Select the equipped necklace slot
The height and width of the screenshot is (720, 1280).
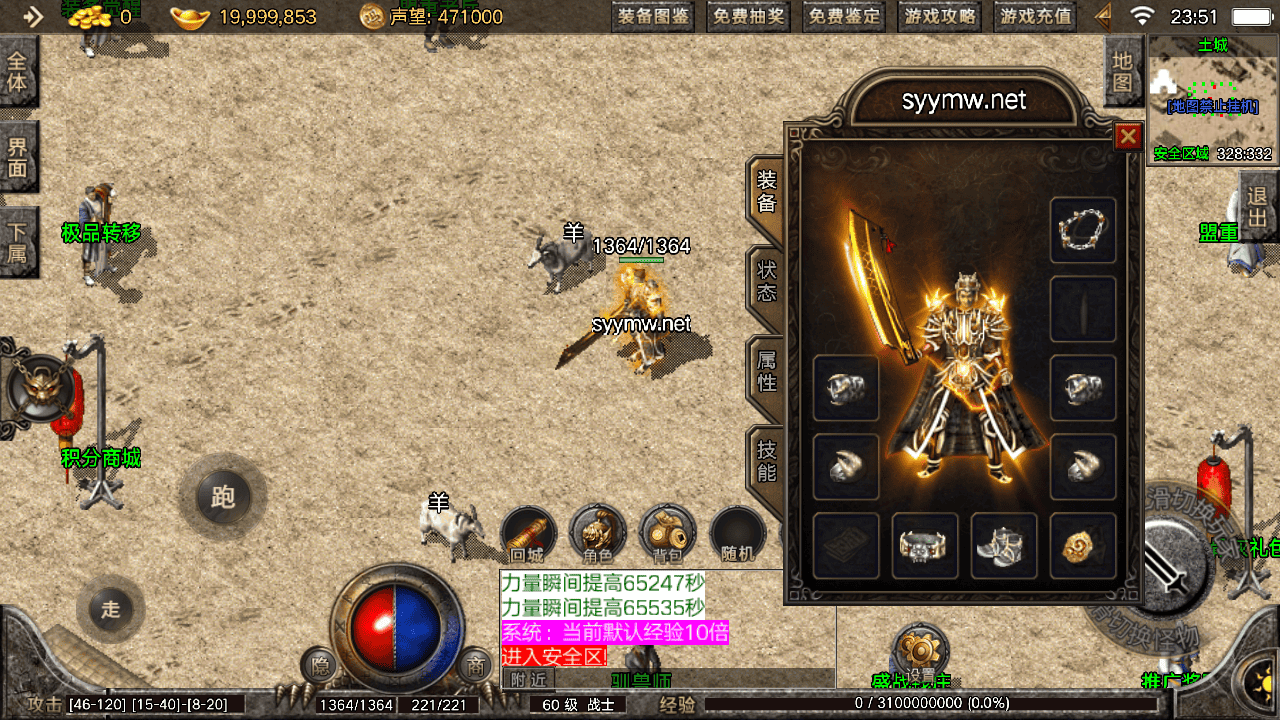tap(1083, 231)
